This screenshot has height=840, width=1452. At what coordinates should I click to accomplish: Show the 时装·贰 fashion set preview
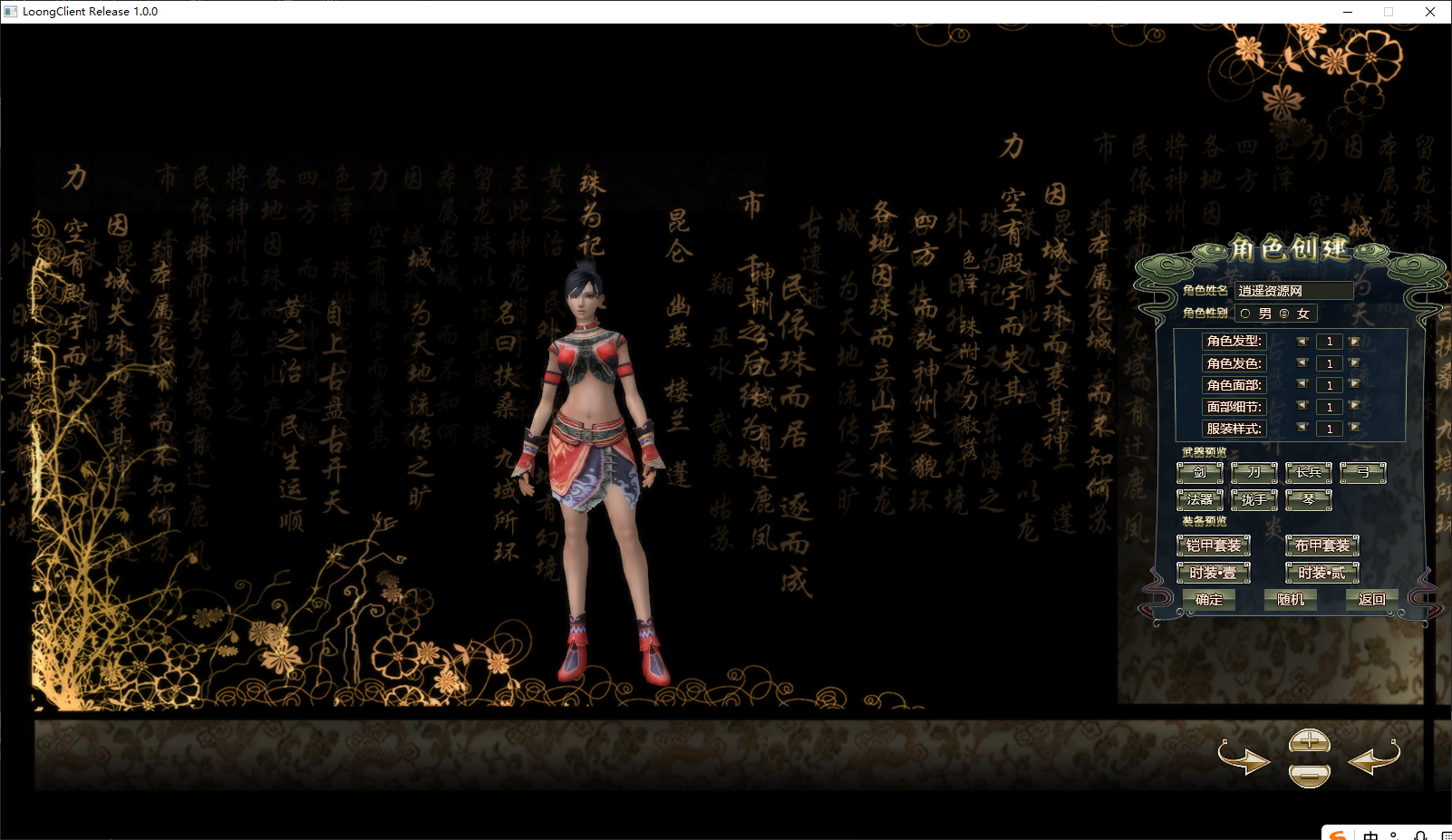tap(1322, 573)
